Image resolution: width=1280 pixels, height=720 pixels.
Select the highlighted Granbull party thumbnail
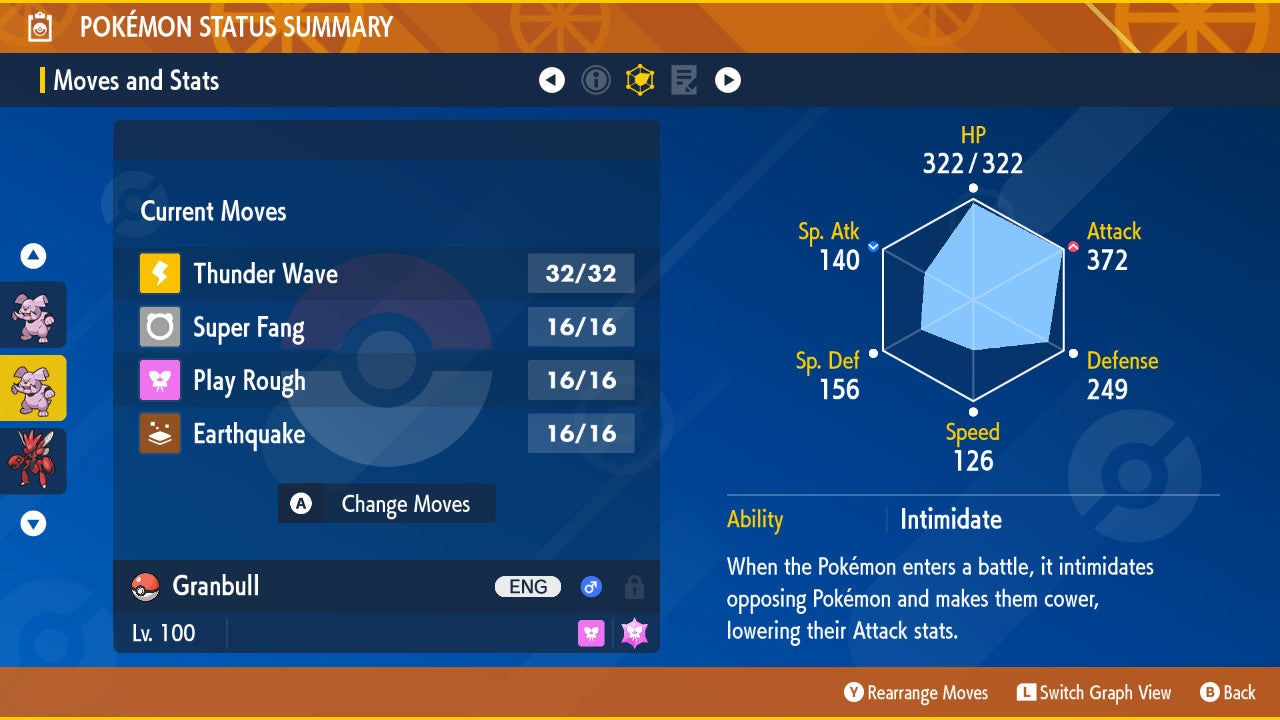point(33,388)
